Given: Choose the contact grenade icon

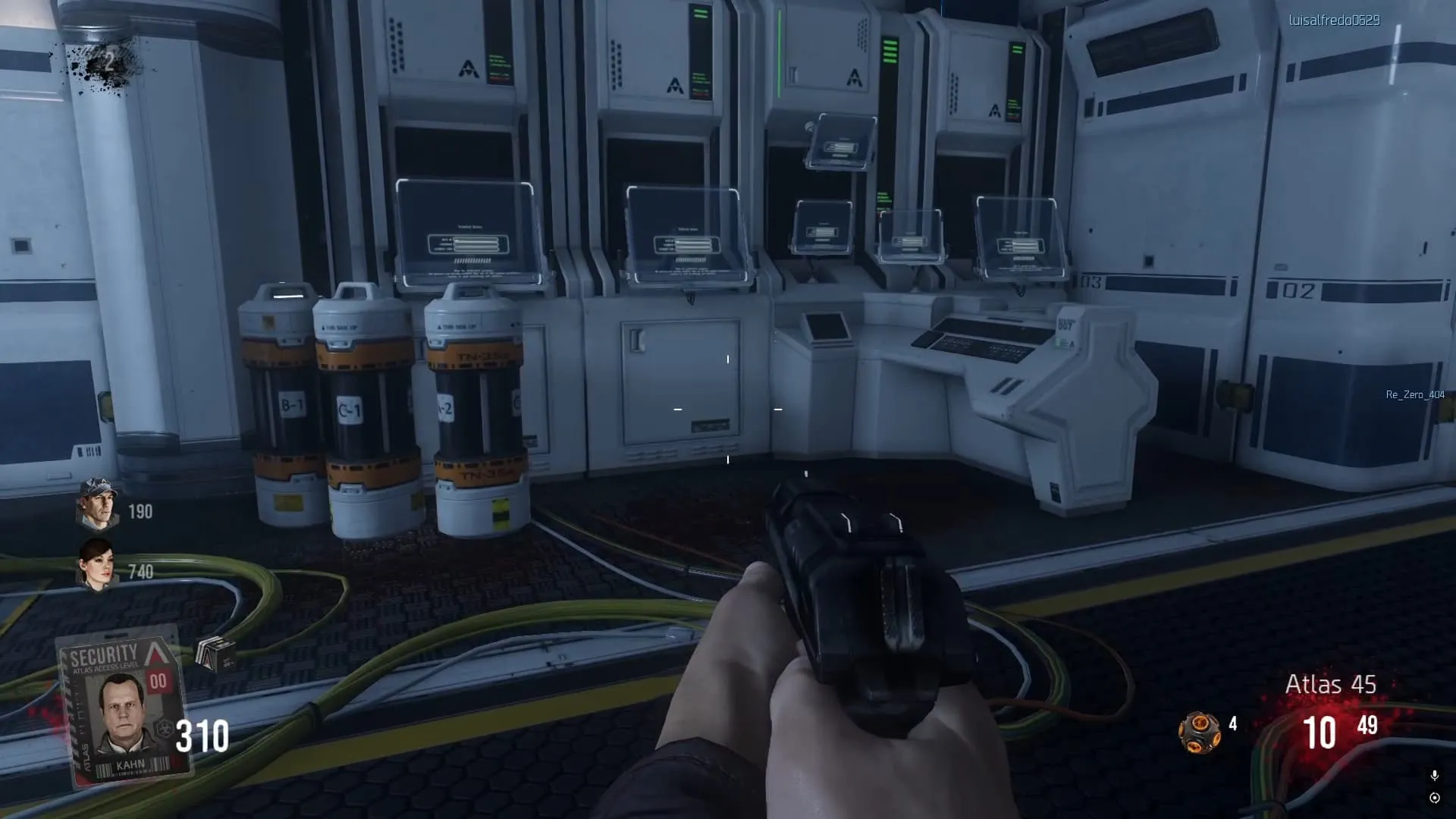Looking at the screenshot, I should coord(1199,732).
